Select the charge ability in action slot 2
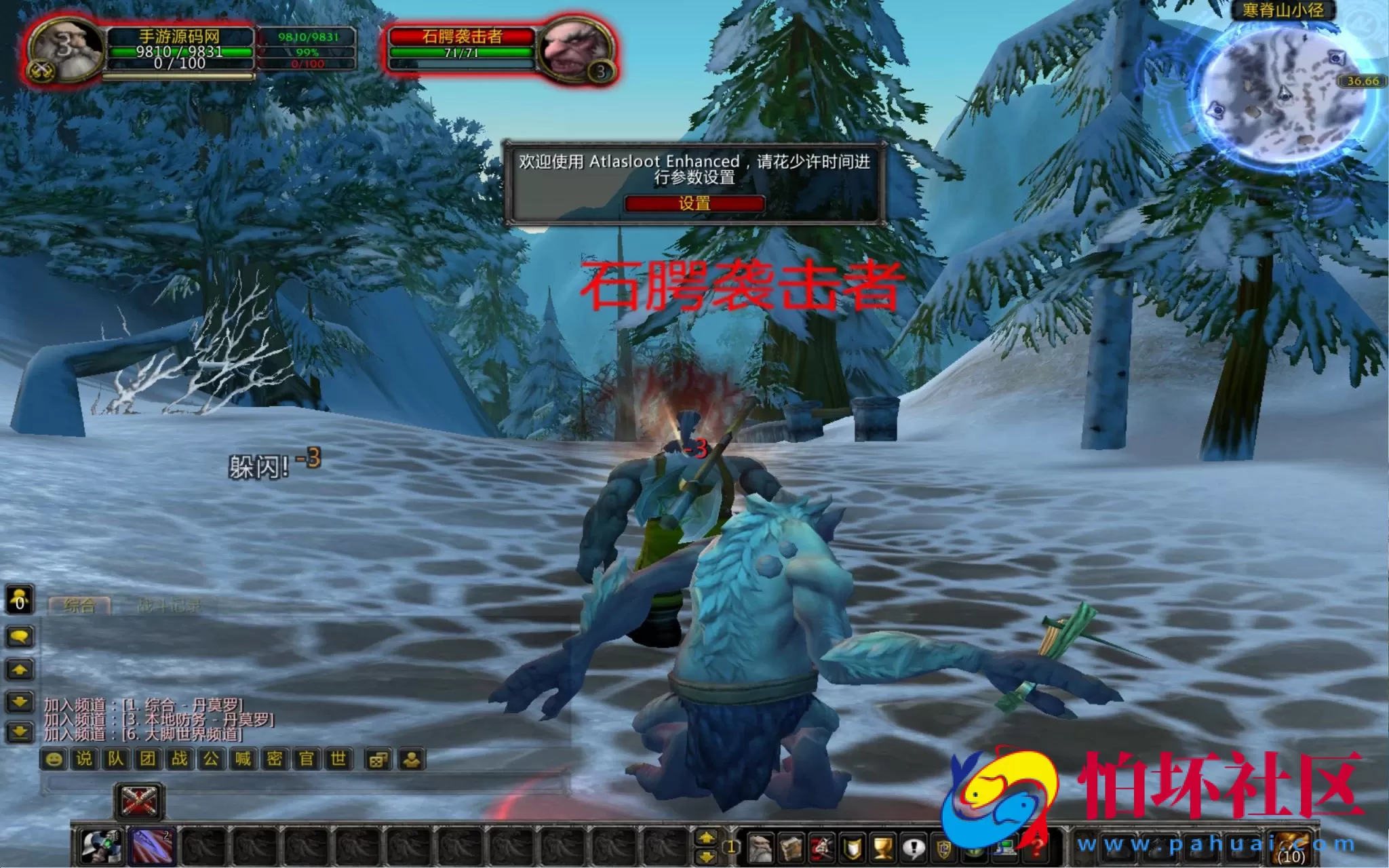 pyautogui.click(x=153, y=846)
